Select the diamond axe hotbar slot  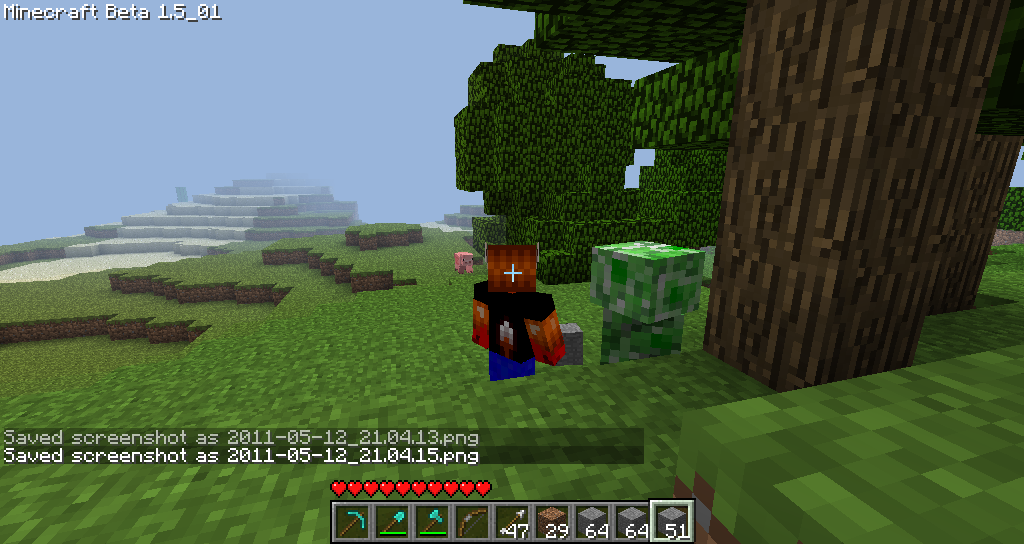coord(431,521)
